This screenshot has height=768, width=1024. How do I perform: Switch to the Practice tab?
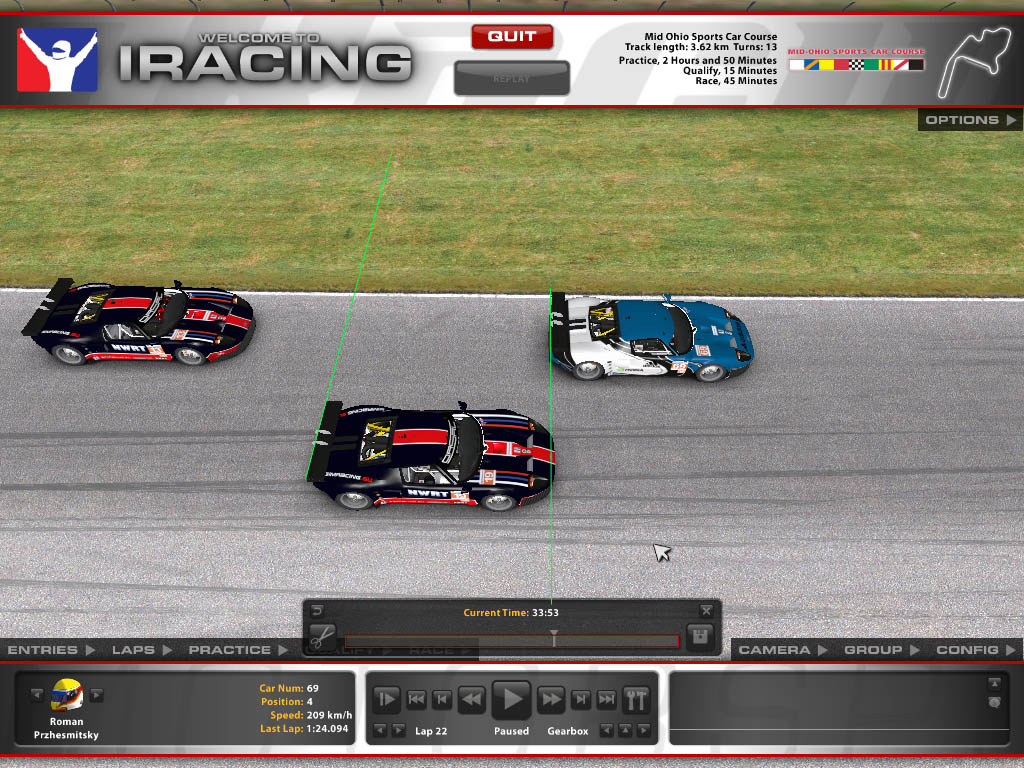coord(236,650)
